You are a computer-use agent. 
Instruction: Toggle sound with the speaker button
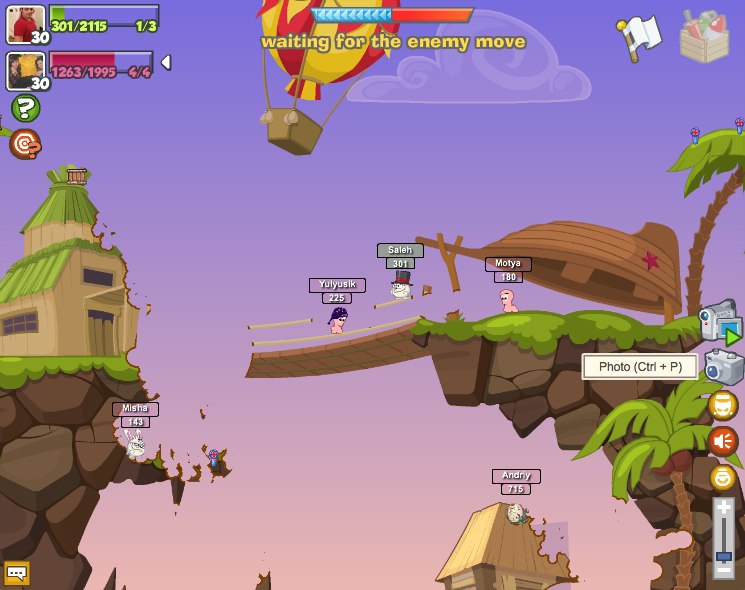pyautogui.click(x=722, y=441)
